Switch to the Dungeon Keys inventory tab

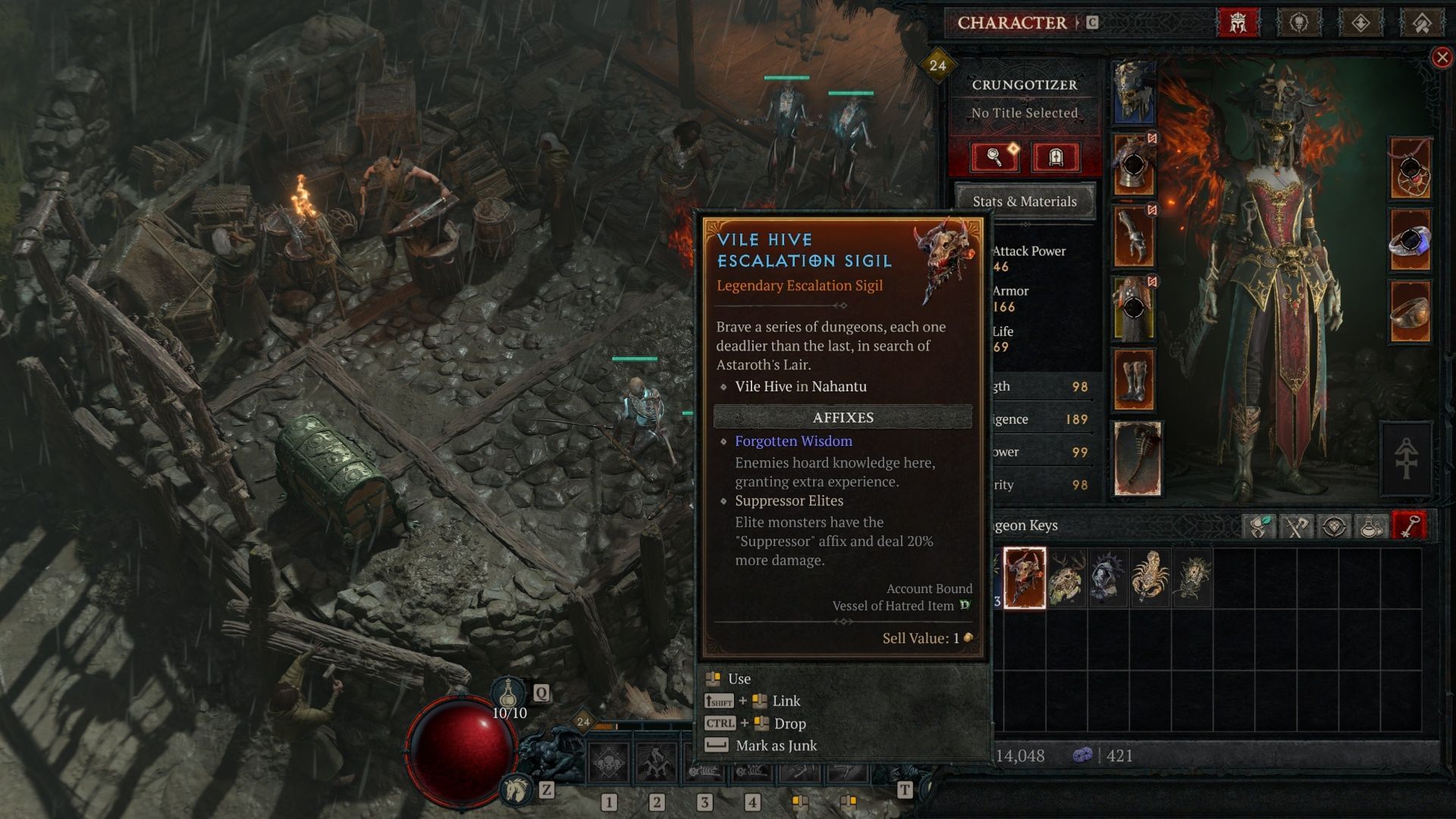tap(1409, 526)
